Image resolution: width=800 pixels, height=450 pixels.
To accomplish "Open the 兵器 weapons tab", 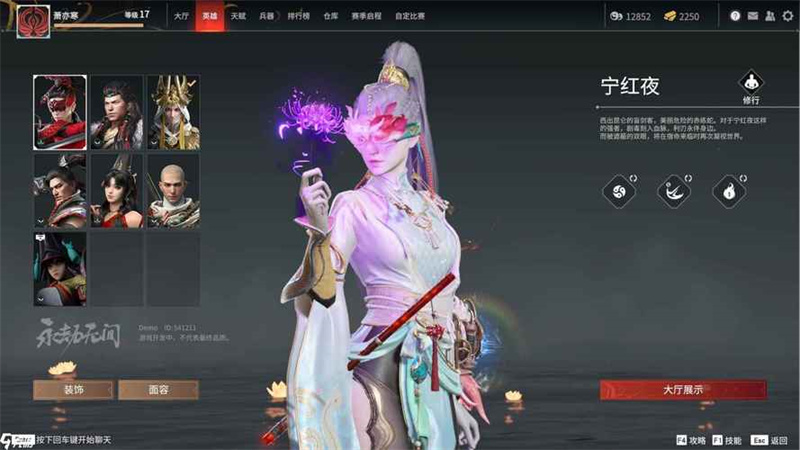I will click(266, 16).
